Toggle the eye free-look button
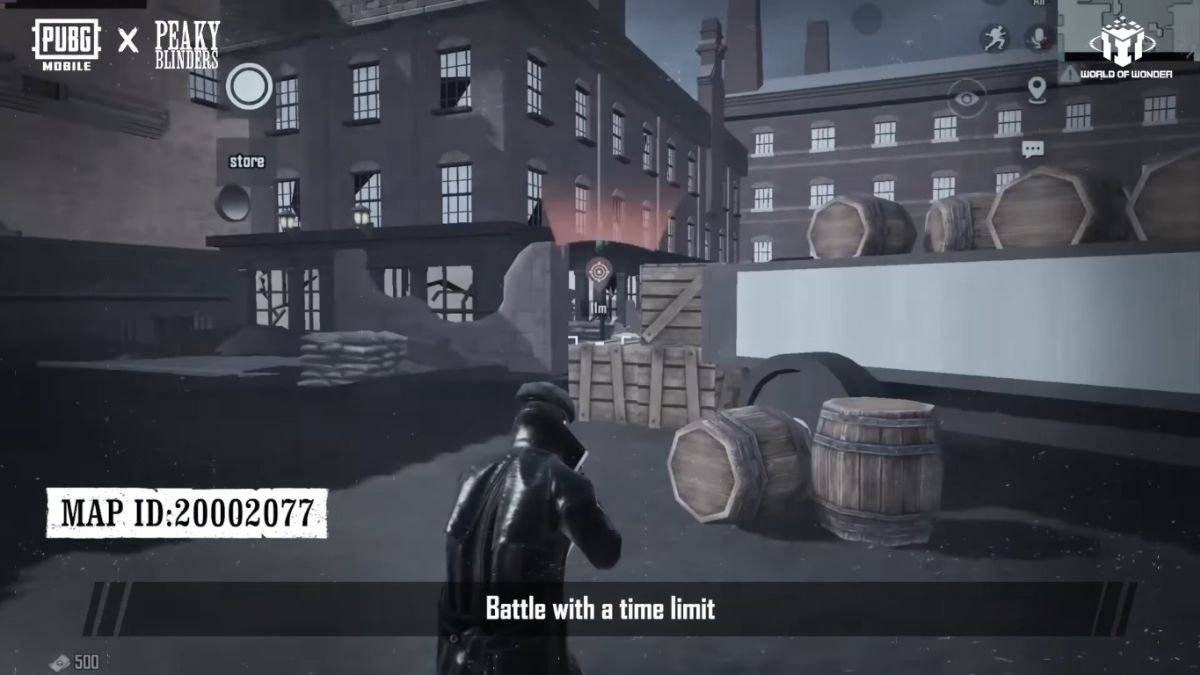Image resolution: width=1200 pixels, height=675 pixels. coord(966,99)
